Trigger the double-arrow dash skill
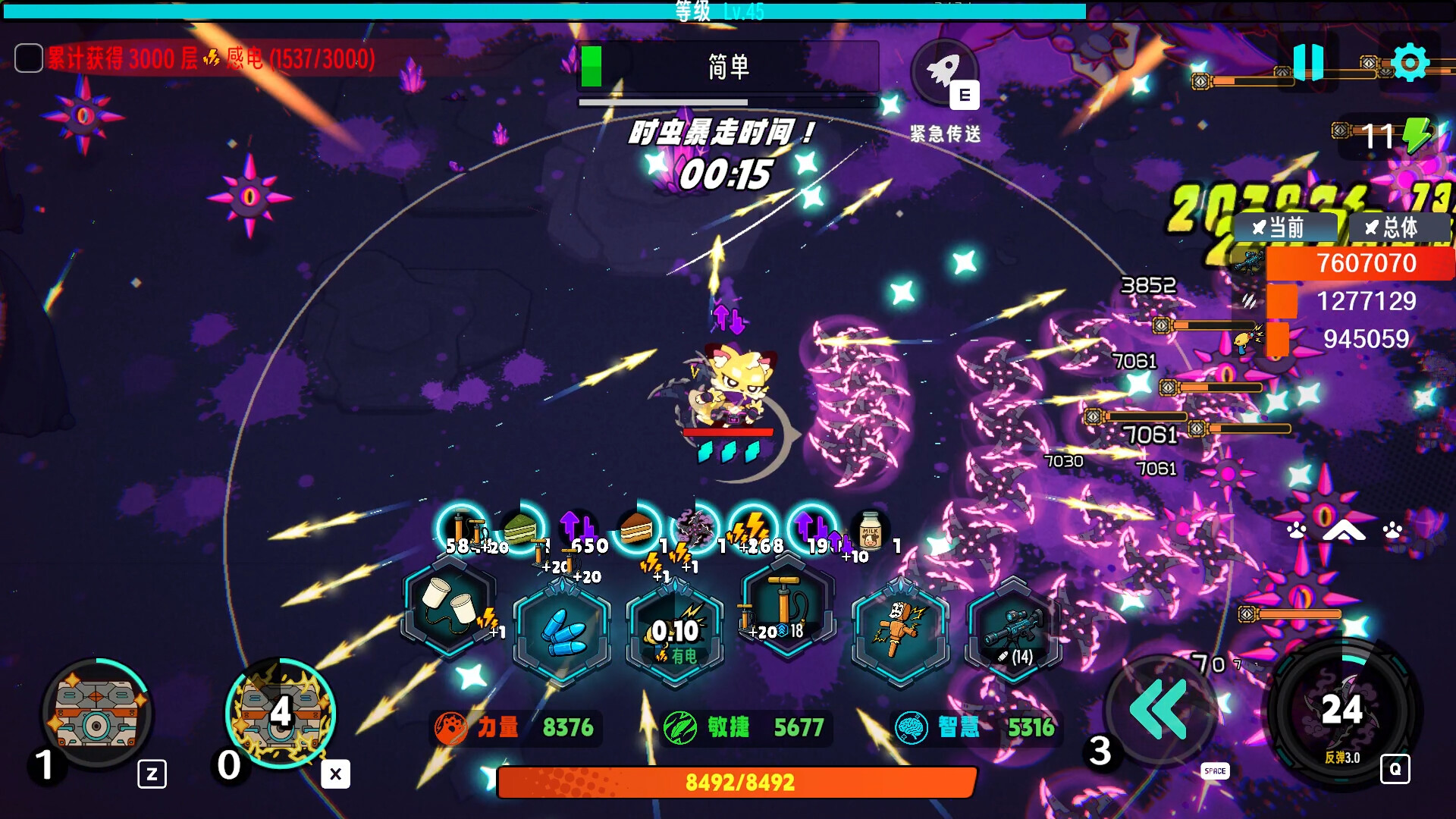The width and height of the screenshot is (1456, 819). [x=1158, y=710]
